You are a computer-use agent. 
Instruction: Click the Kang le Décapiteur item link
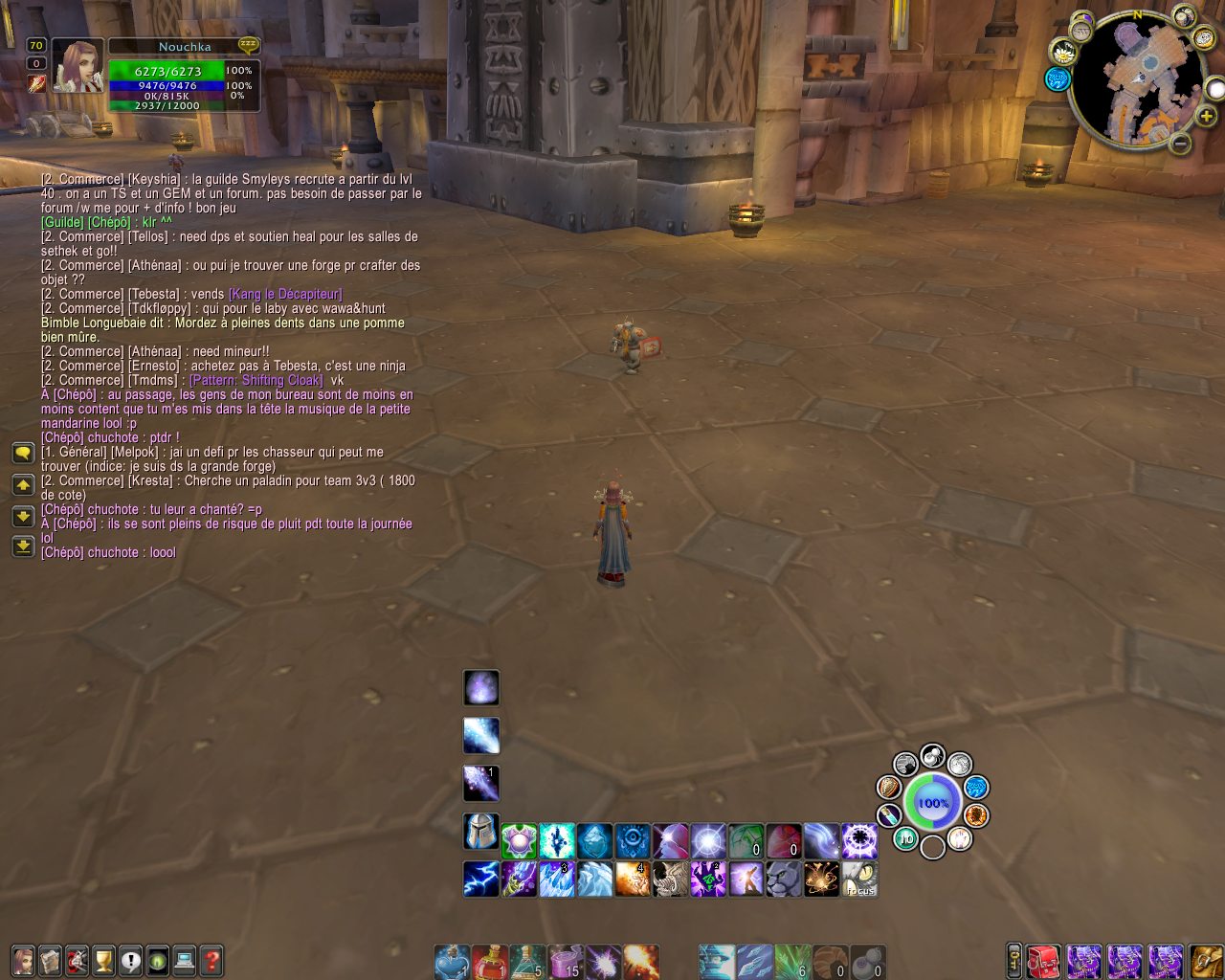(285, 294)
